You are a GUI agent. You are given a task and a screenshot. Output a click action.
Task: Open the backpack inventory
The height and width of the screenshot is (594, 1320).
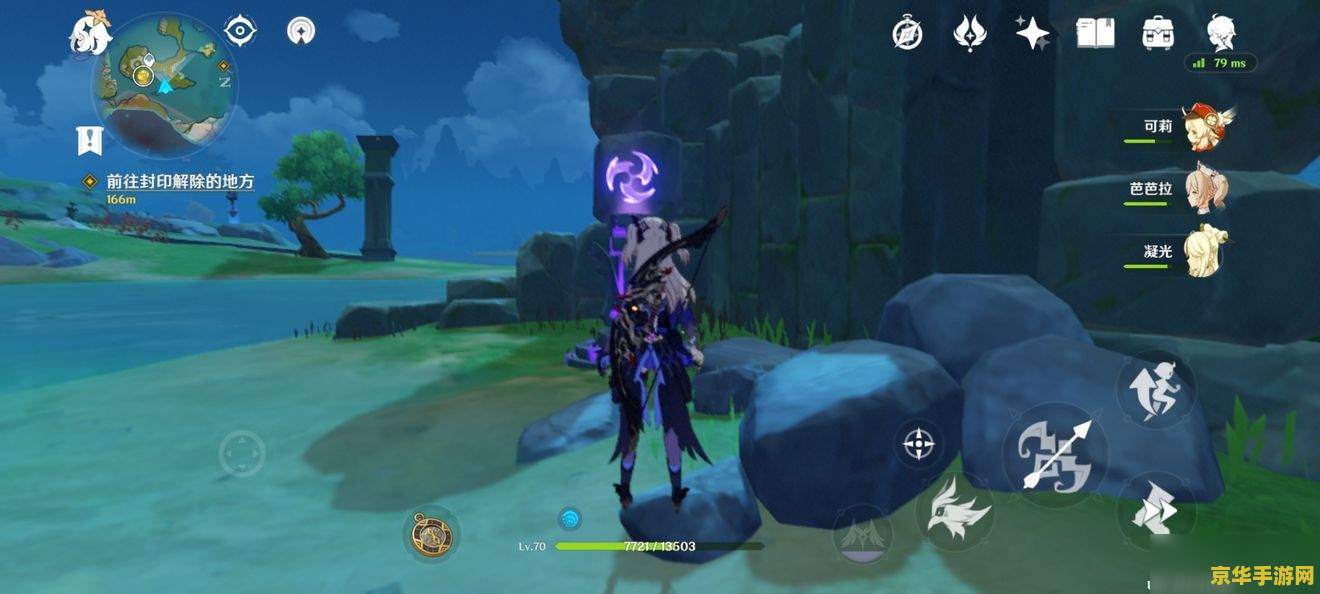click(1158, 33)
